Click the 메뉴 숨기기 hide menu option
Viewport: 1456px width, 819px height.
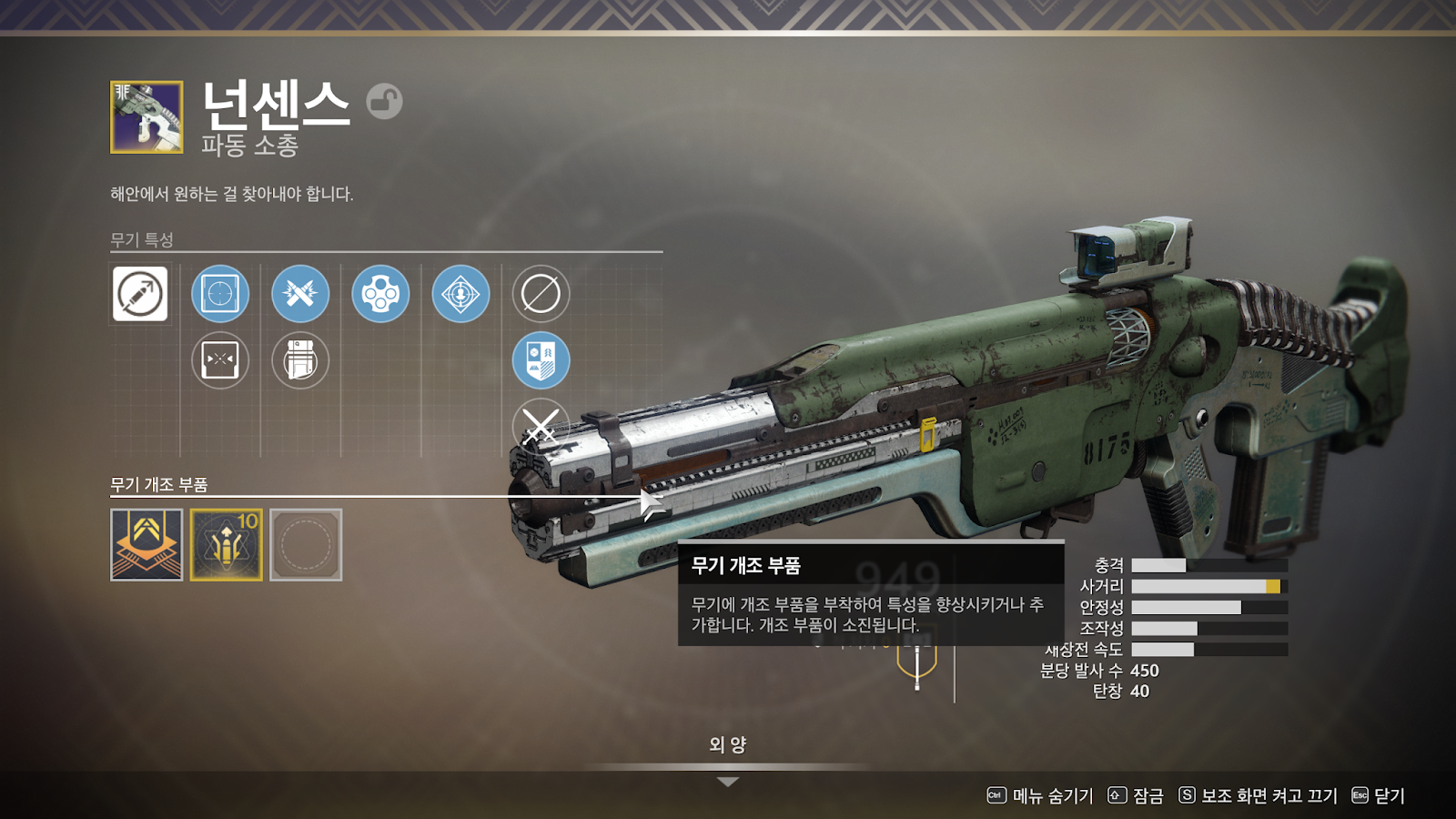click(x=1040, y=796)
